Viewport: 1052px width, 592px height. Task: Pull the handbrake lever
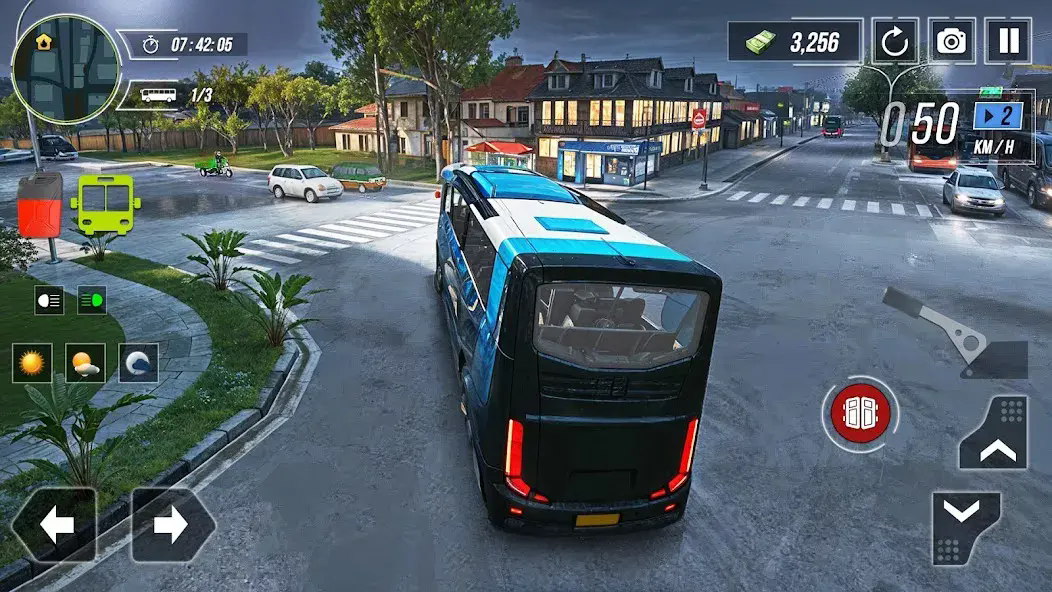955,334
